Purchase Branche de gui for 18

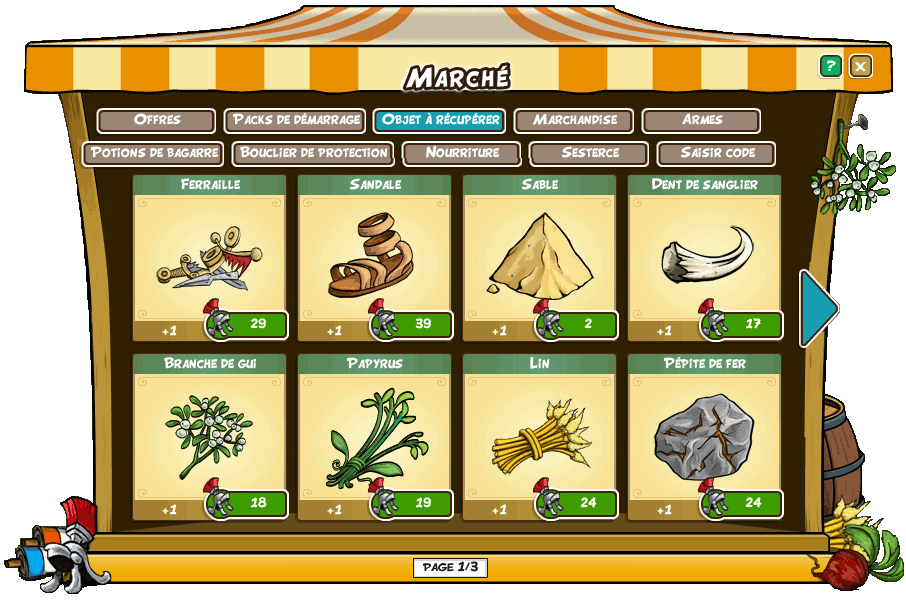(248, 503)
